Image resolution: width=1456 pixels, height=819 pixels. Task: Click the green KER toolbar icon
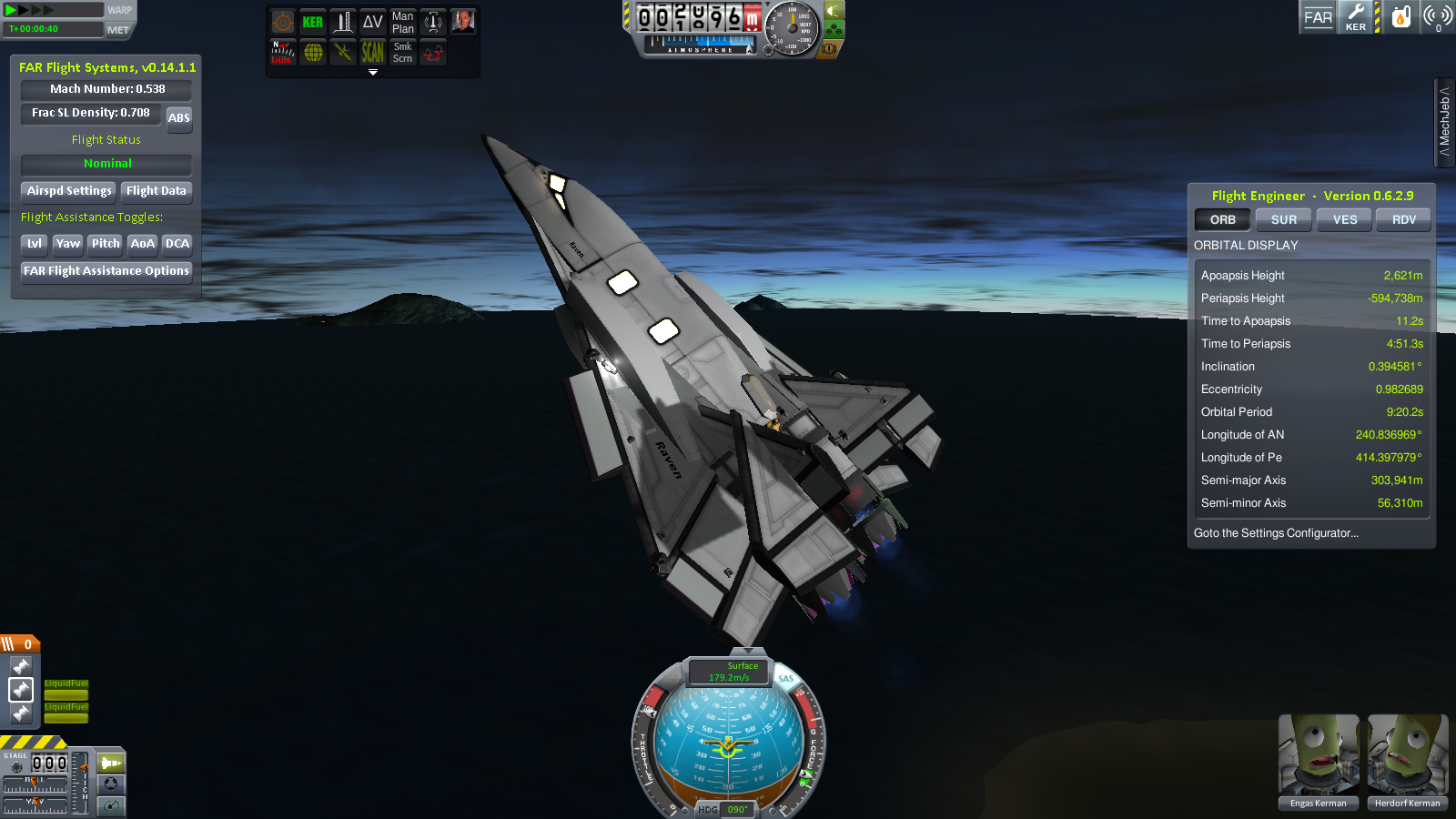coord(312,22)
